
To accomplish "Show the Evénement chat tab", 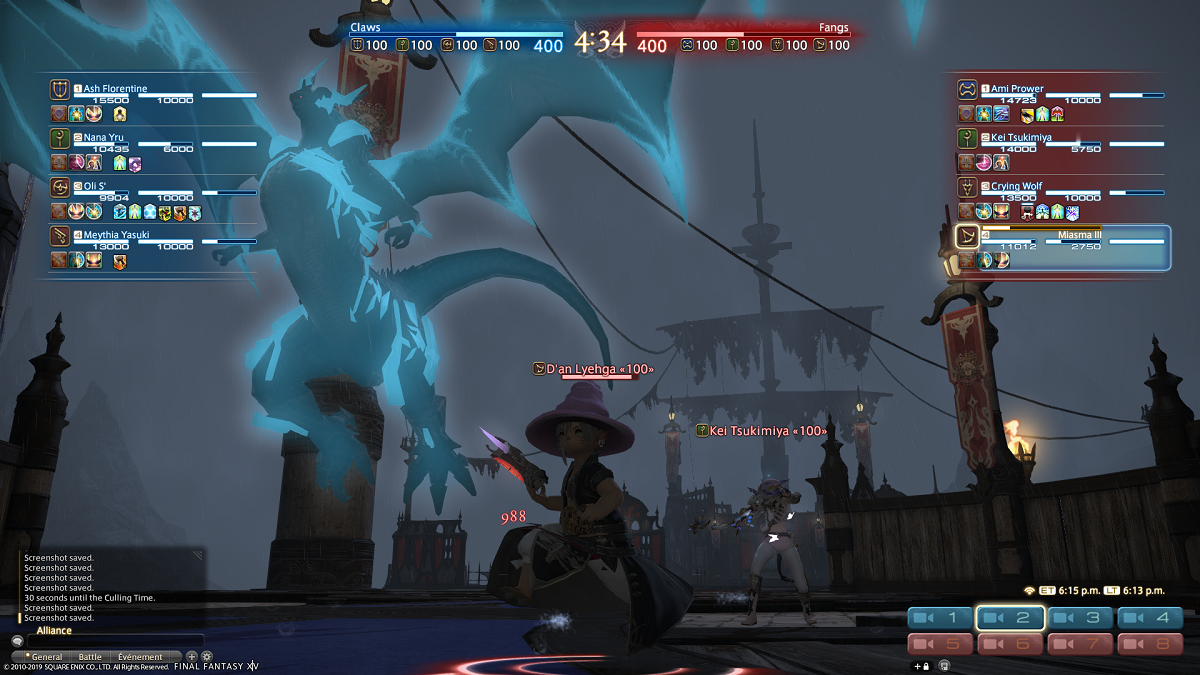I will coord(139,657).
